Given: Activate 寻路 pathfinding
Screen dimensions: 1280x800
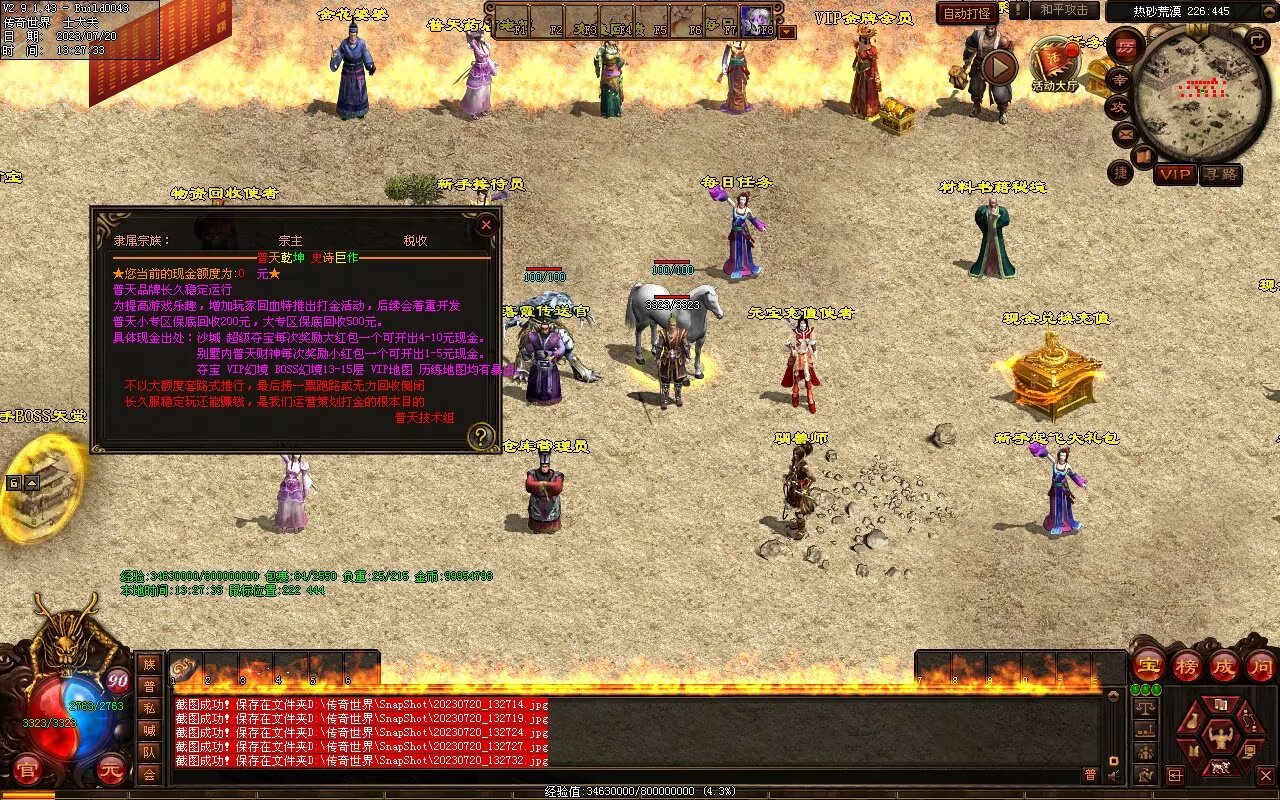Looking at the screenshot, I should point(1220,174).
